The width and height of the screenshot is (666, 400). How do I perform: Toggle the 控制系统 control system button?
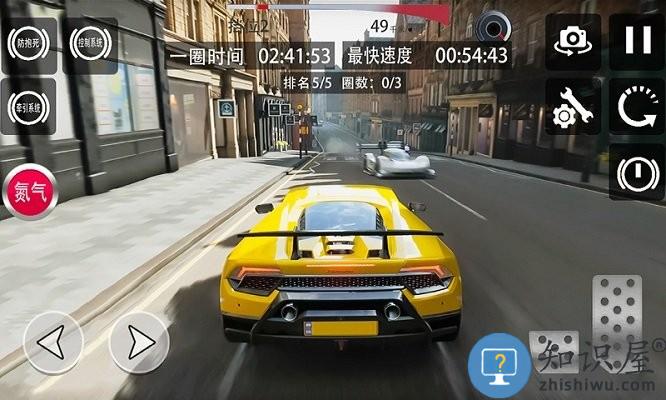pos(90,44)
